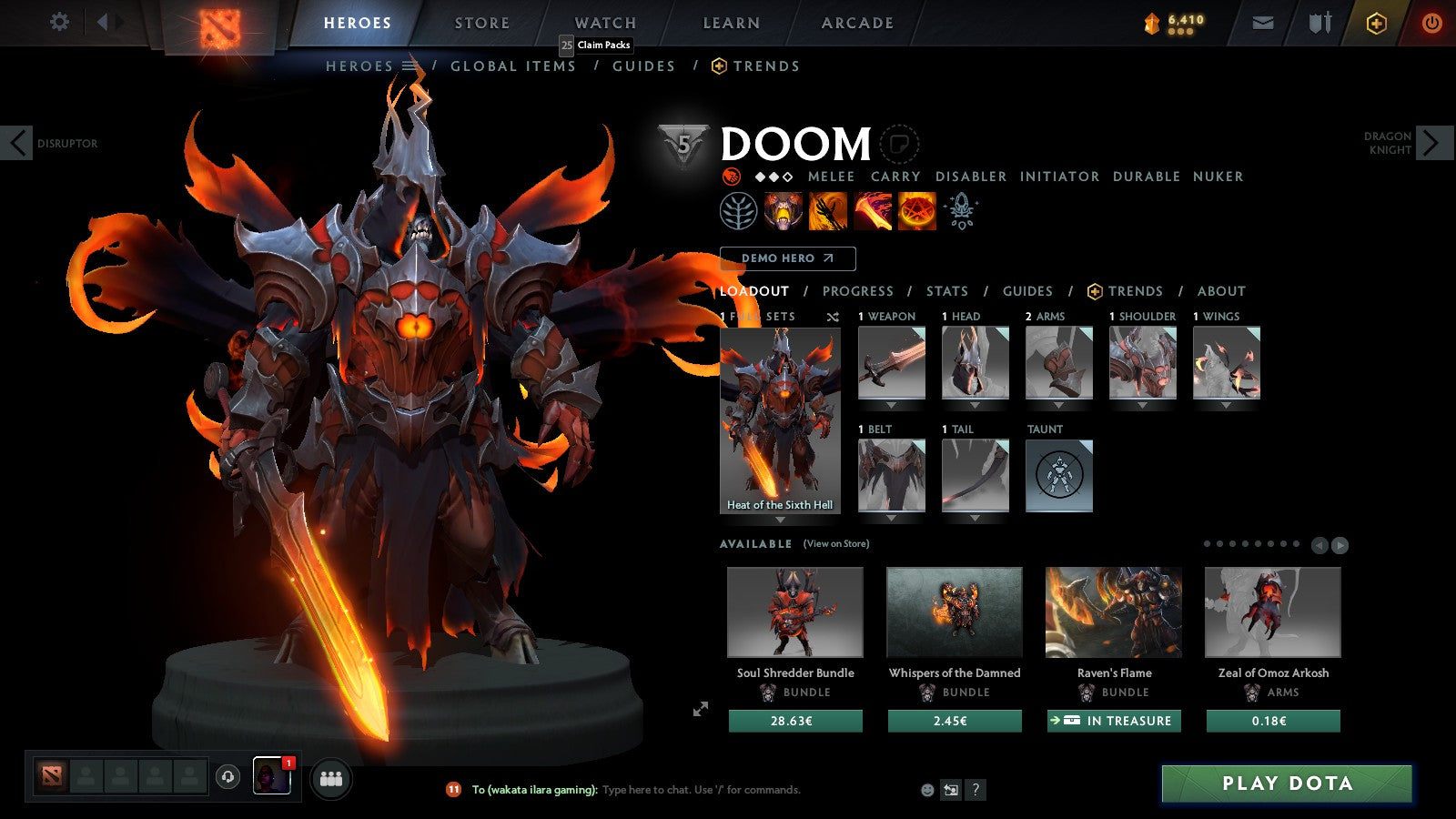Screen dimensions: 1456x819
Task: Click the Doom ultimate pentagram ability icon
Action: tap(916, 211)
